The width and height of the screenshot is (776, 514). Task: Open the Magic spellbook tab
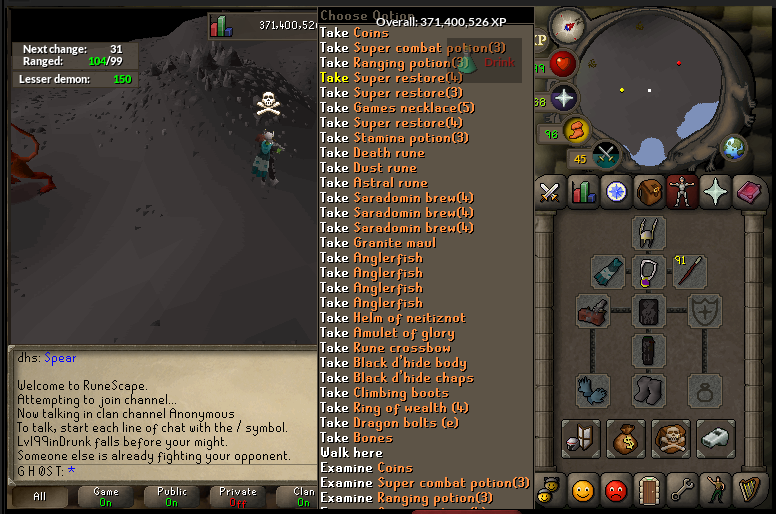coord(747,192)
